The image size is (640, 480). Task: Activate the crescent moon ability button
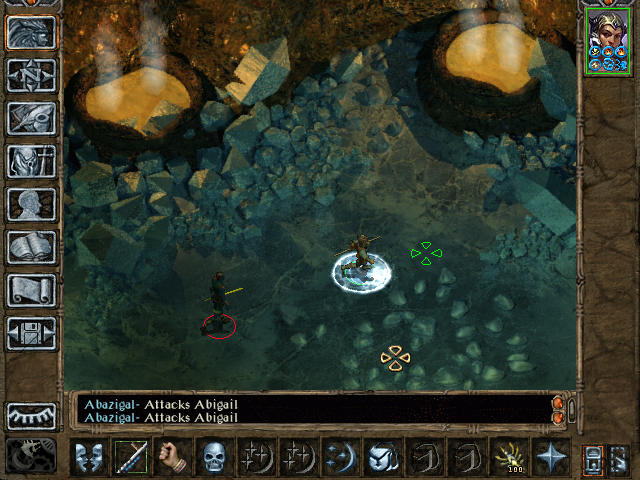coord(341,457)
